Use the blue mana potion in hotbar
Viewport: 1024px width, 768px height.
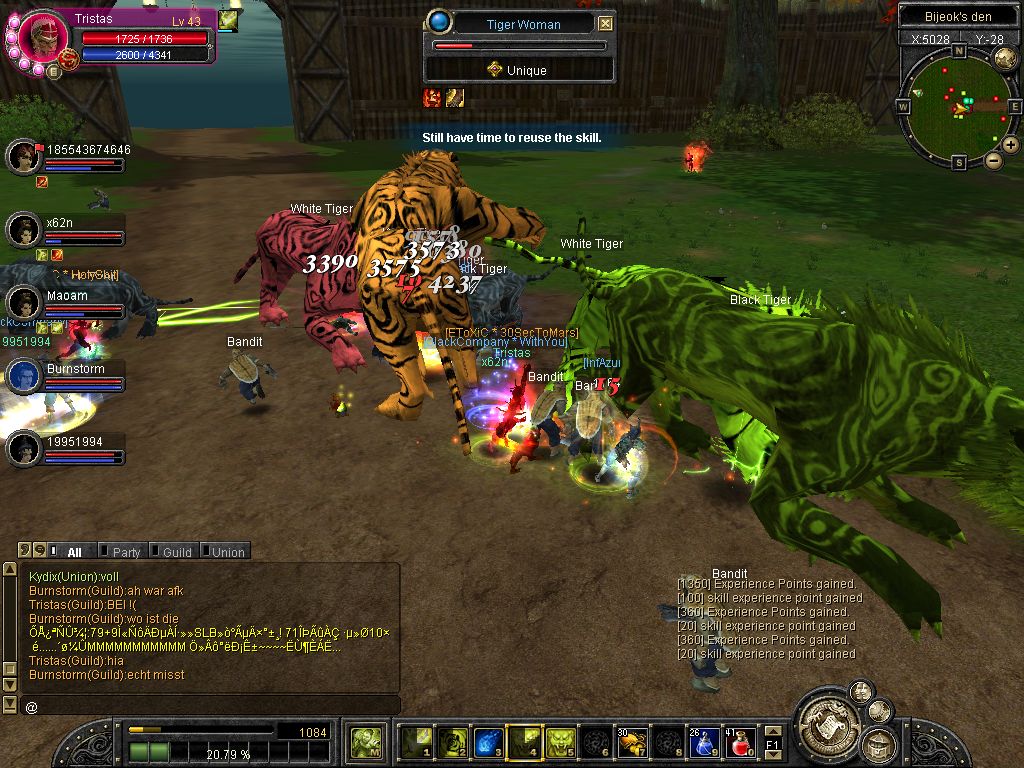pyautogui.click(x=704, y=742)
